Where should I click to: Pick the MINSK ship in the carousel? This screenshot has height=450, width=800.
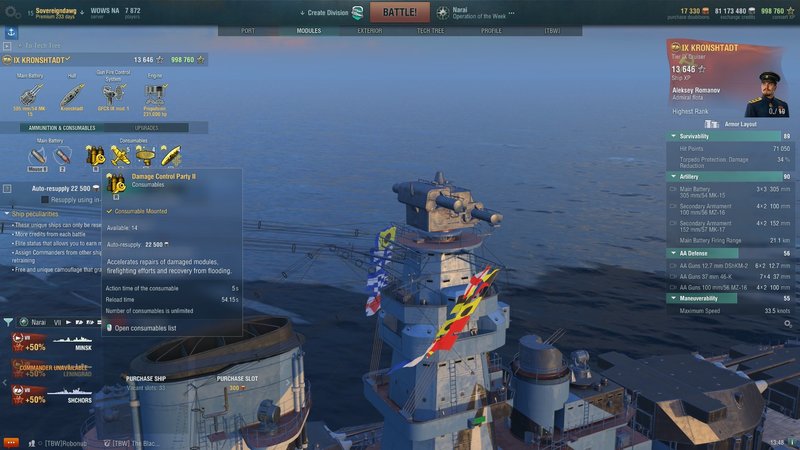(x=50, y=343)
